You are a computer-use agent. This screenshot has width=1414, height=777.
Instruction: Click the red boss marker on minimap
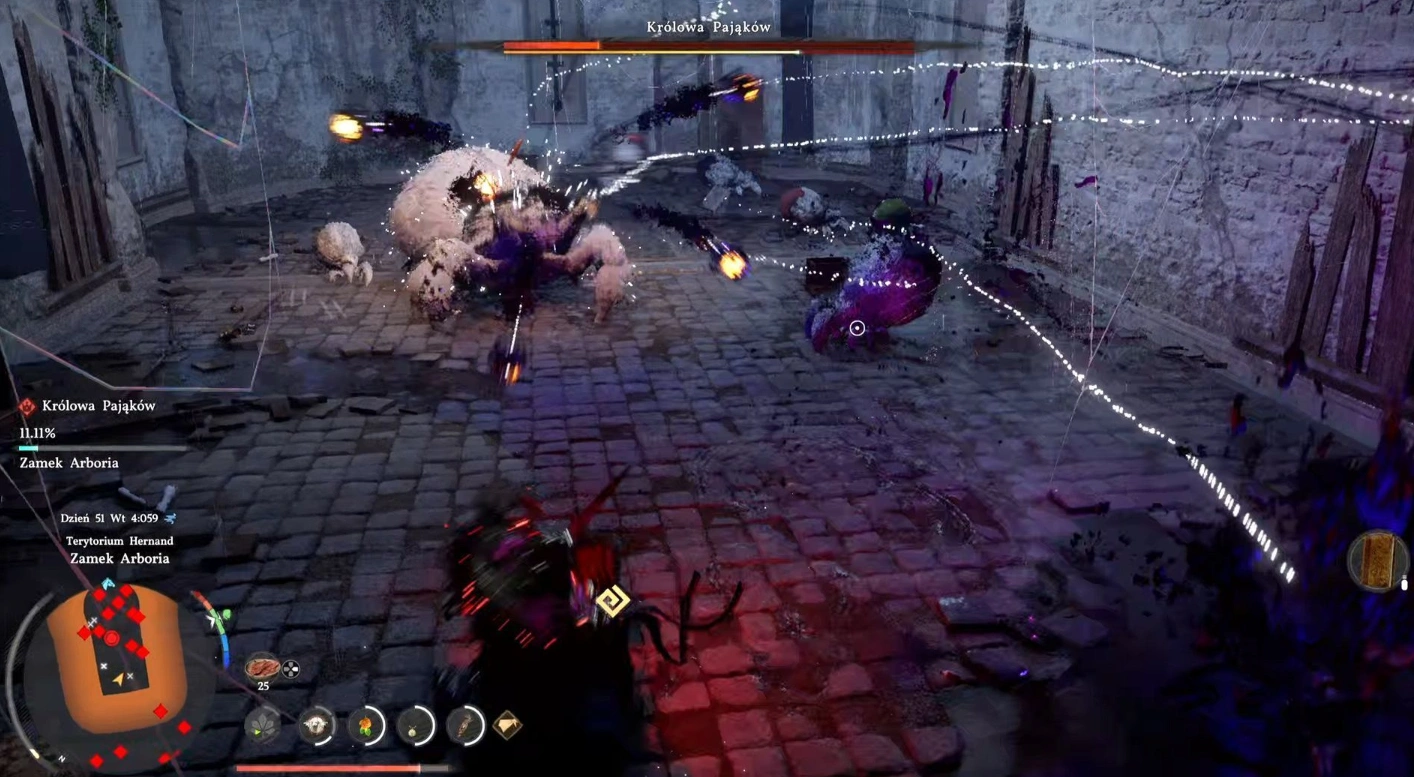tap(112, 637)
